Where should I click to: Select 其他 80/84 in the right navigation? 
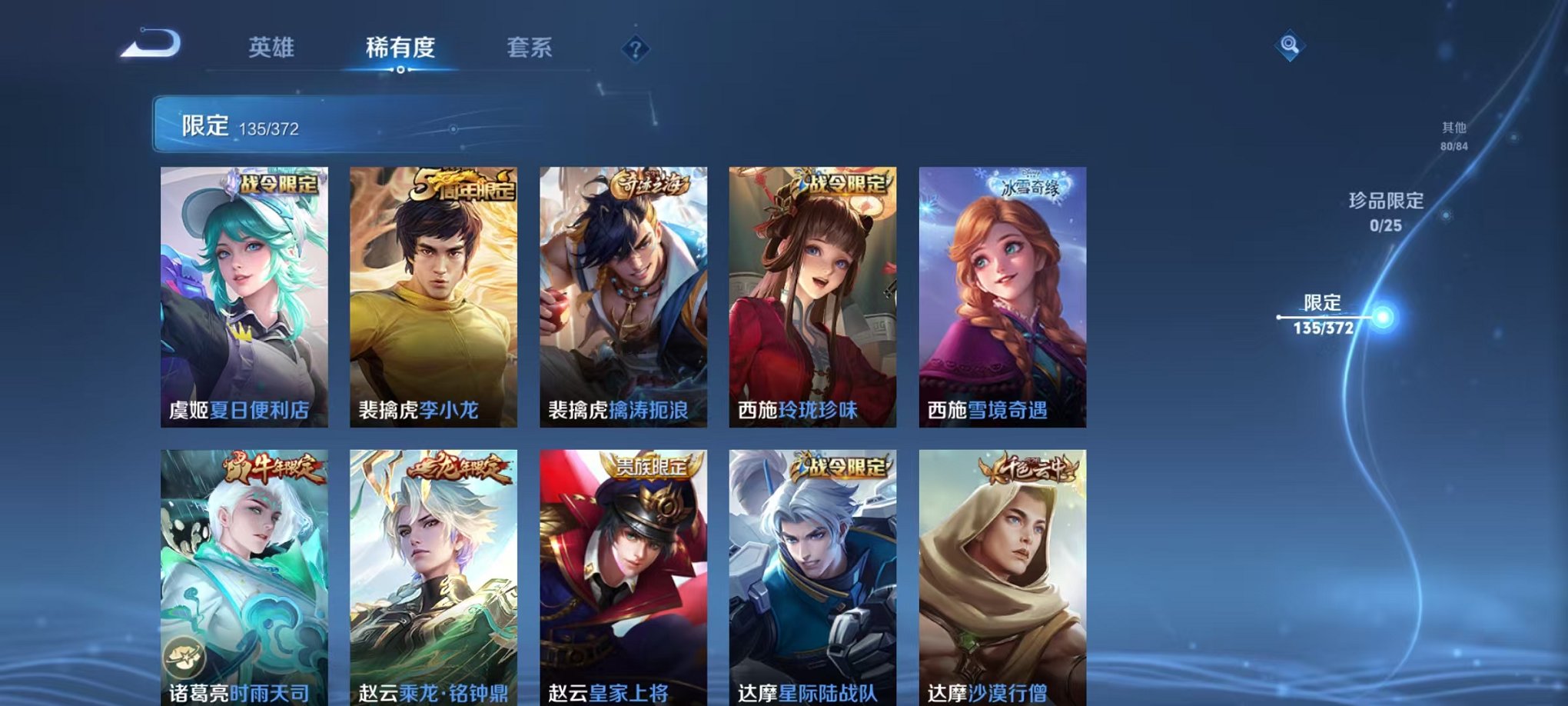pyautogui.click(x=1453, y=138)
